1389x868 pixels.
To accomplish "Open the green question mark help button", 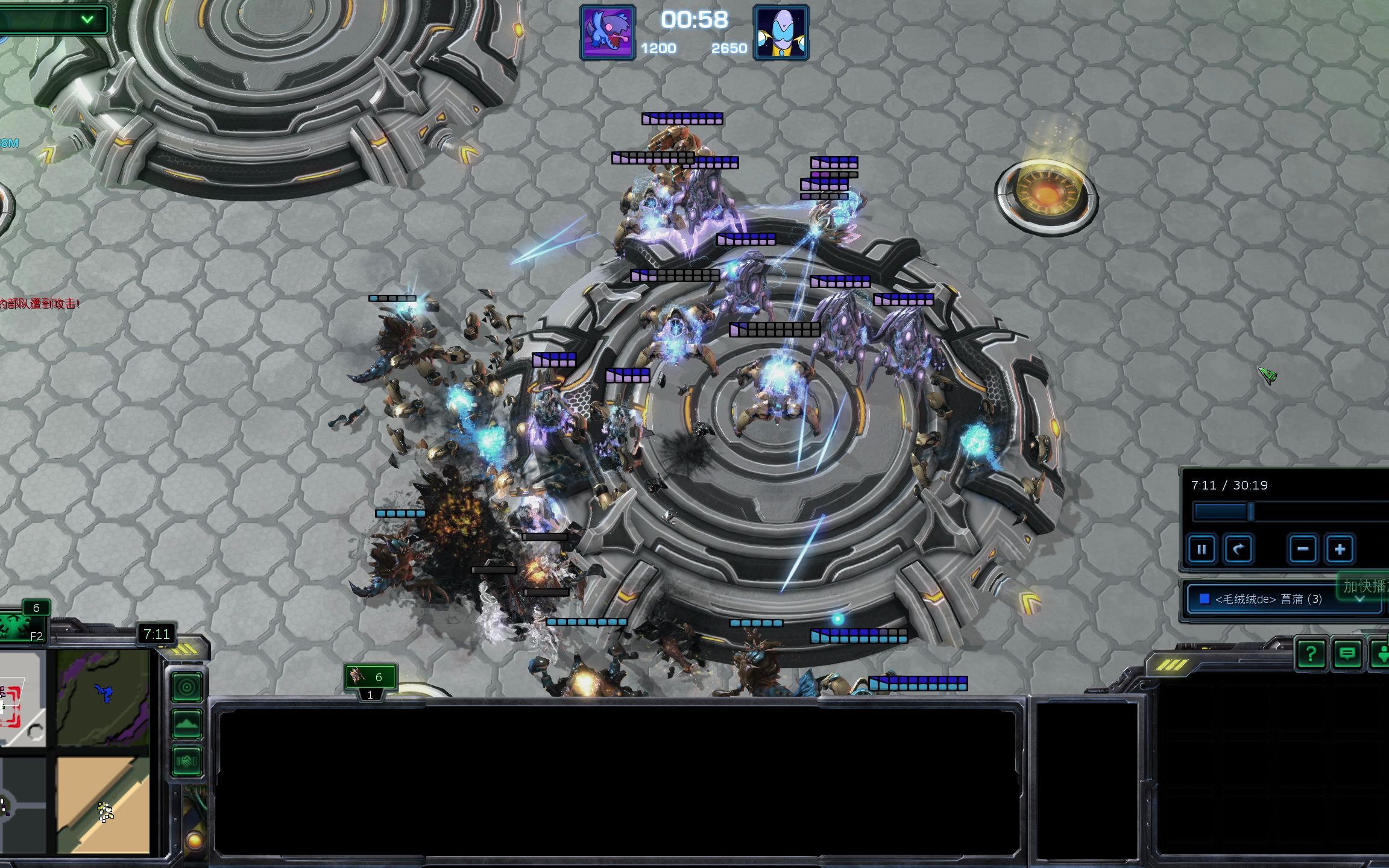I will pos(1311,653).
